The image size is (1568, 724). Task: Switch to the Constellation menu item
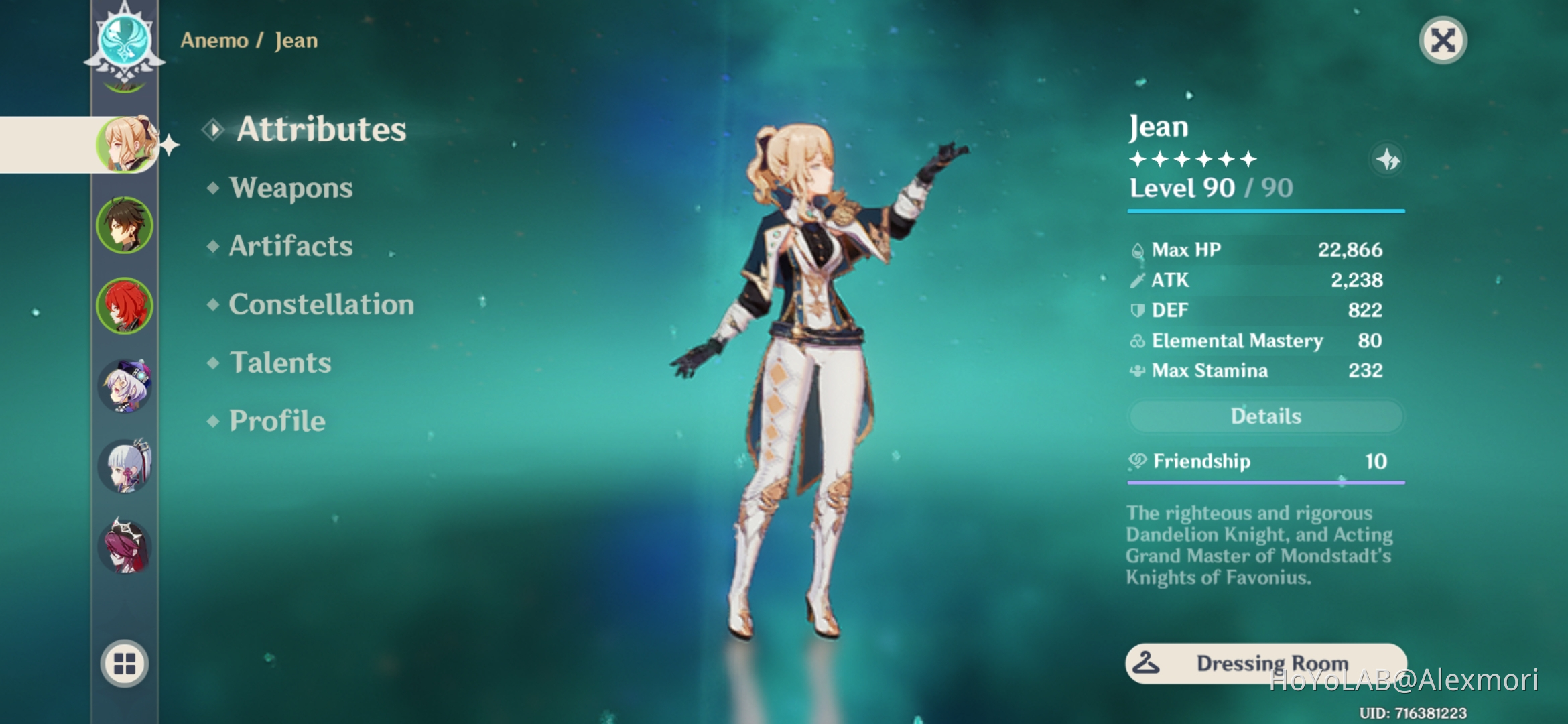pyautogui.click(x=320, y=305)
